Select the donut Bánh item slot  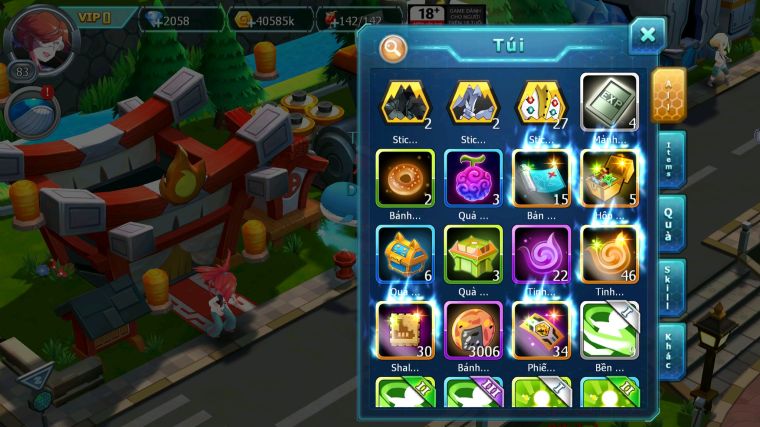(x=405, y=178)
